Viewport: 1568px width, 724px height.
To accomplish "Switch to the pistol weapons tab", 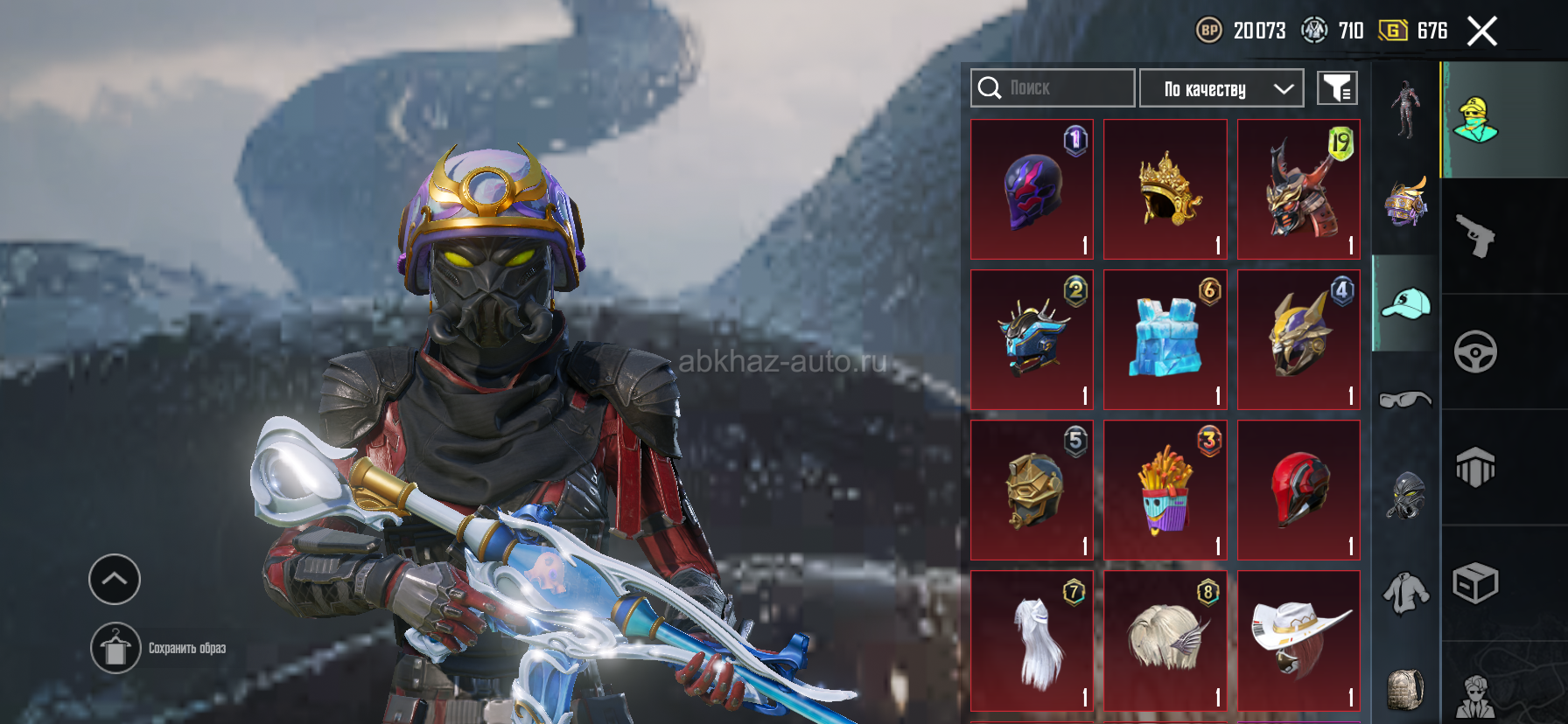I will (x=1475, y=236).
